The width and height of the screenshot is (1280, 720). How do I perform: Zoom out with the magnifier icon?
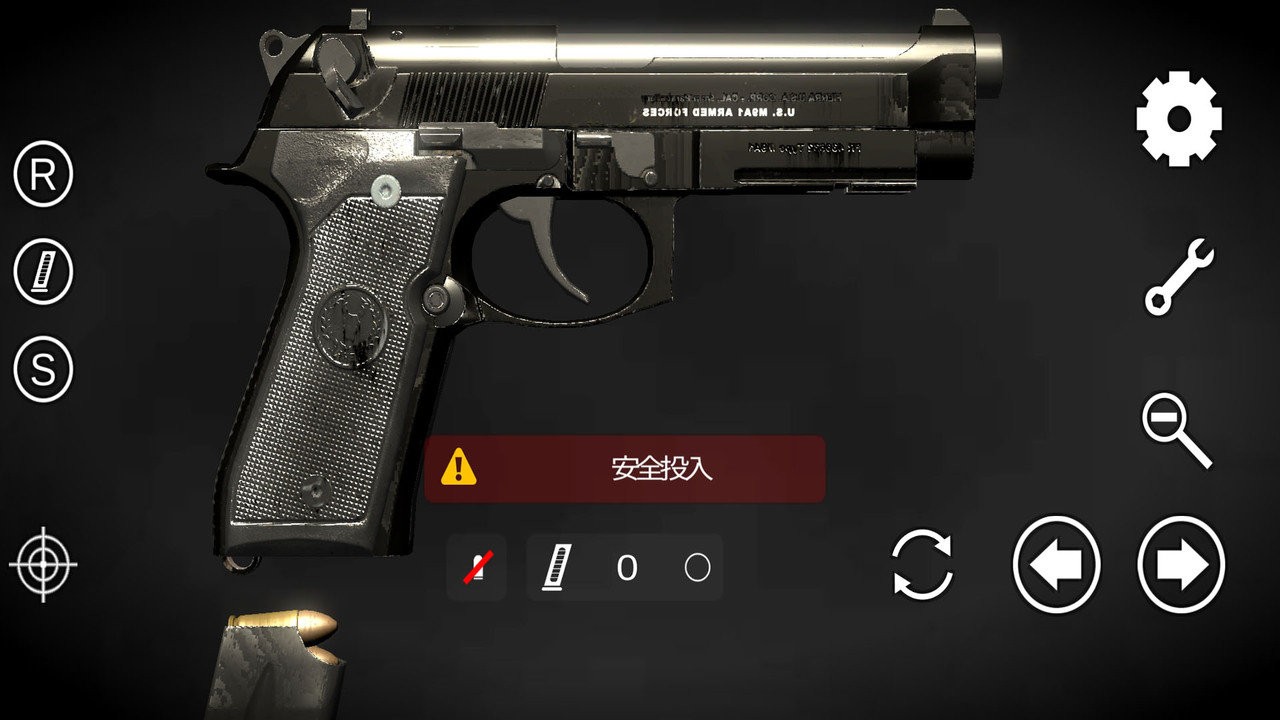[x=1176, y=430]
